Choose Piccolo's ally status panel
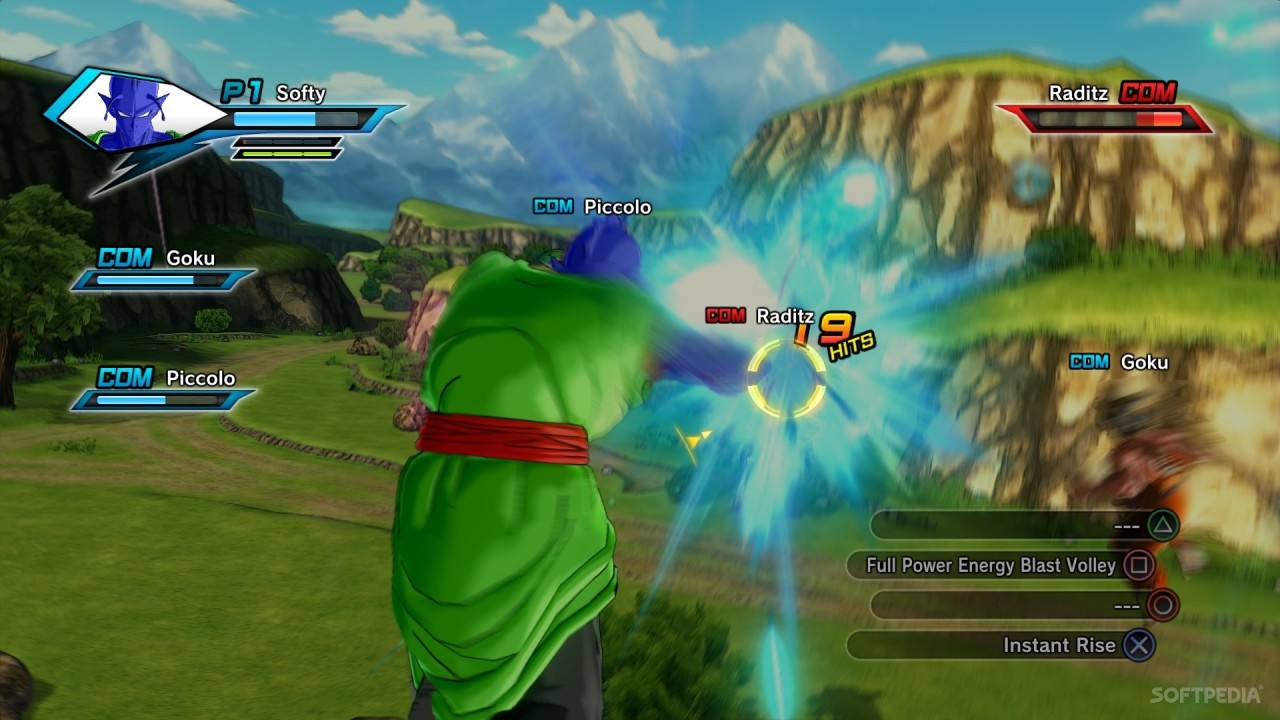 click(x=164, y=389)
